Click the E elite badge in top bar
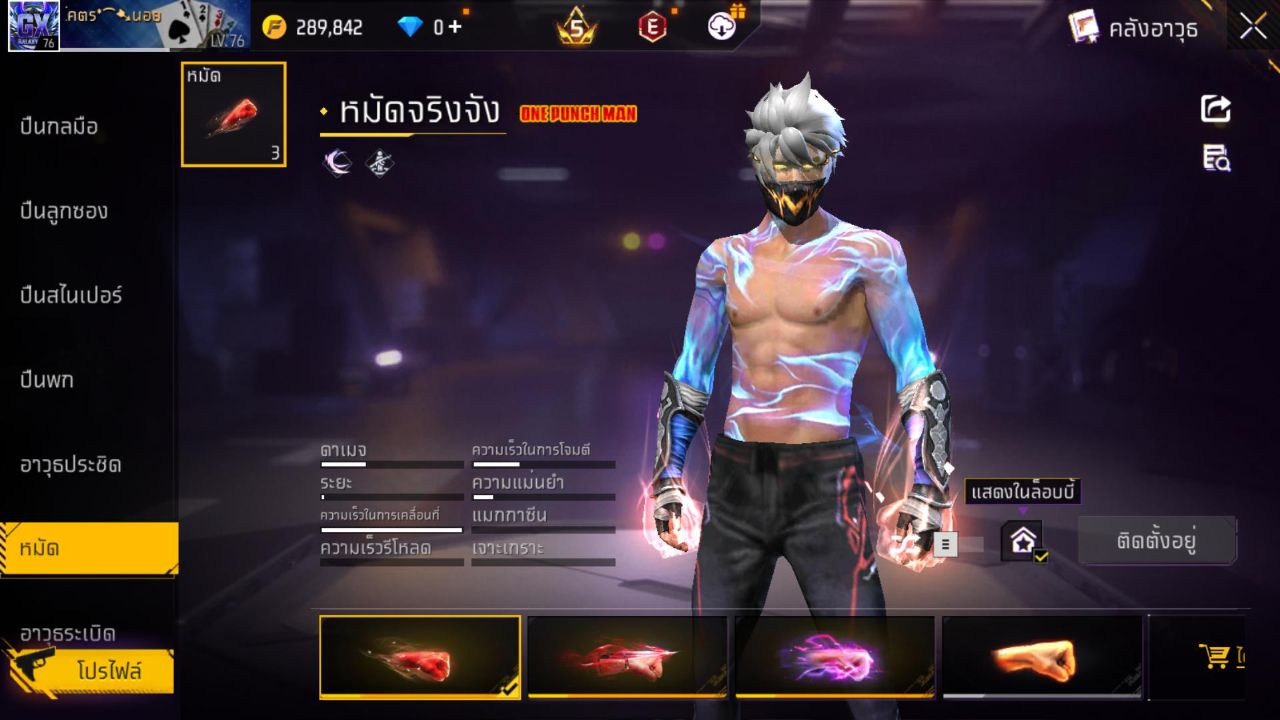The image size is (1280, 720). click(x=650, y=25)
